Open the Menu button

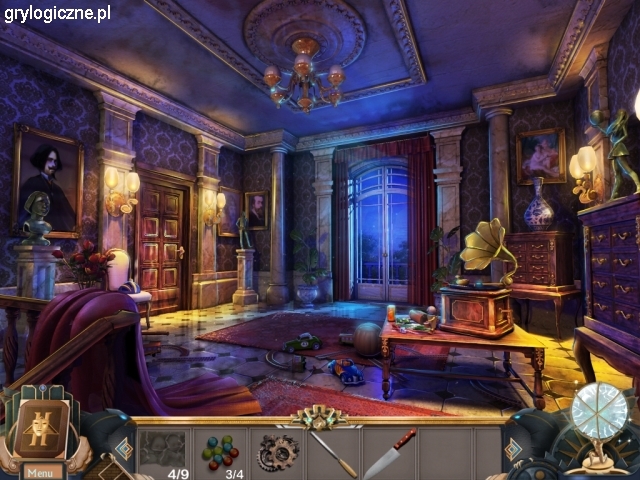coord(41,472)
